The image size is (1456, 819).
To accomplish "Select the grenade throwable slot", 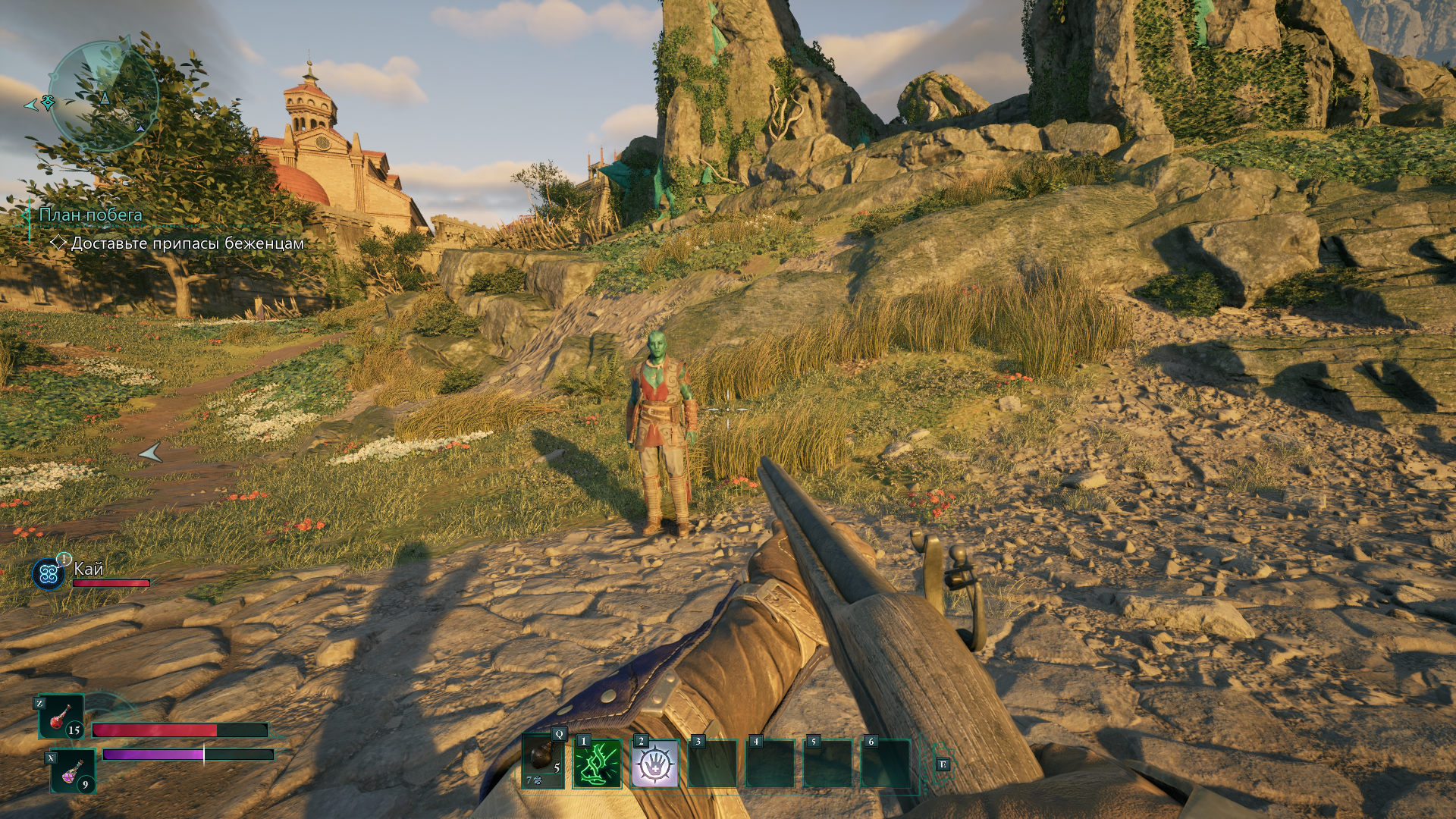I will [543, 761].
